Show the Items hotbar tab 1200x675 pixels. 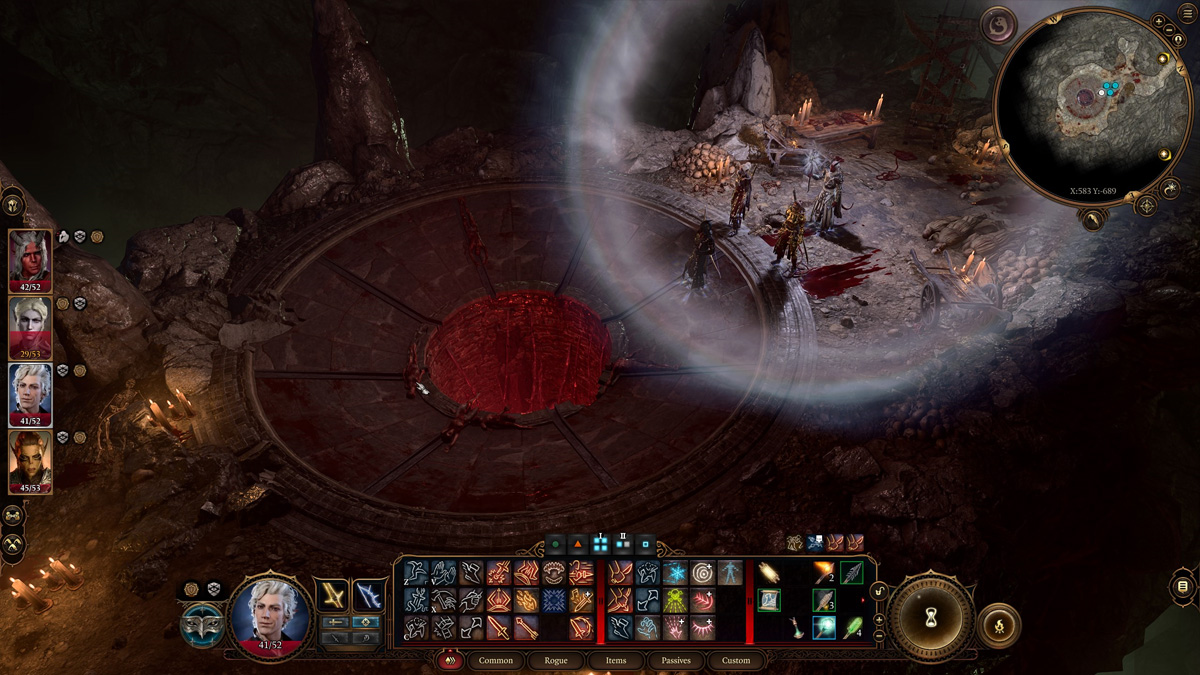point(616,660)
